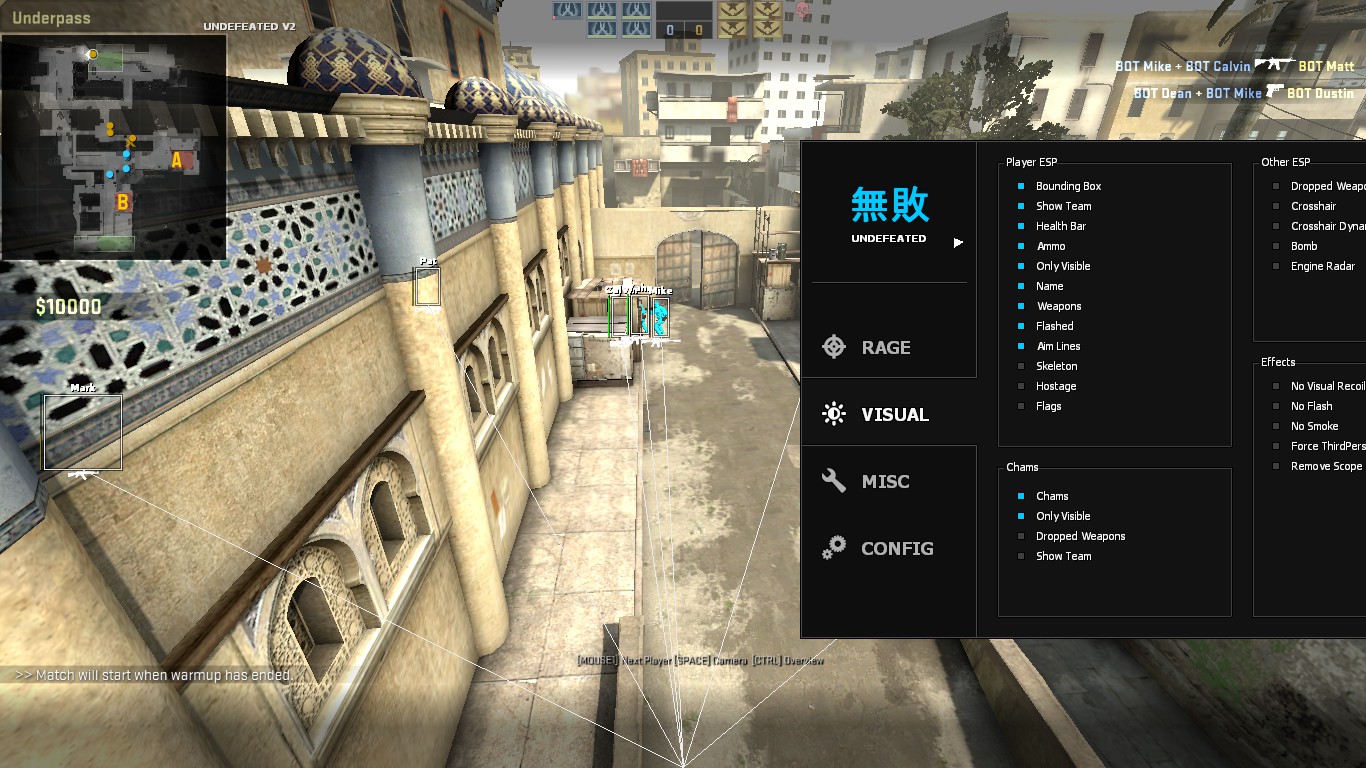The image size is (1366, 768).
Task: Disable the Health Bar option
Action: click(x=1021, y=226)
